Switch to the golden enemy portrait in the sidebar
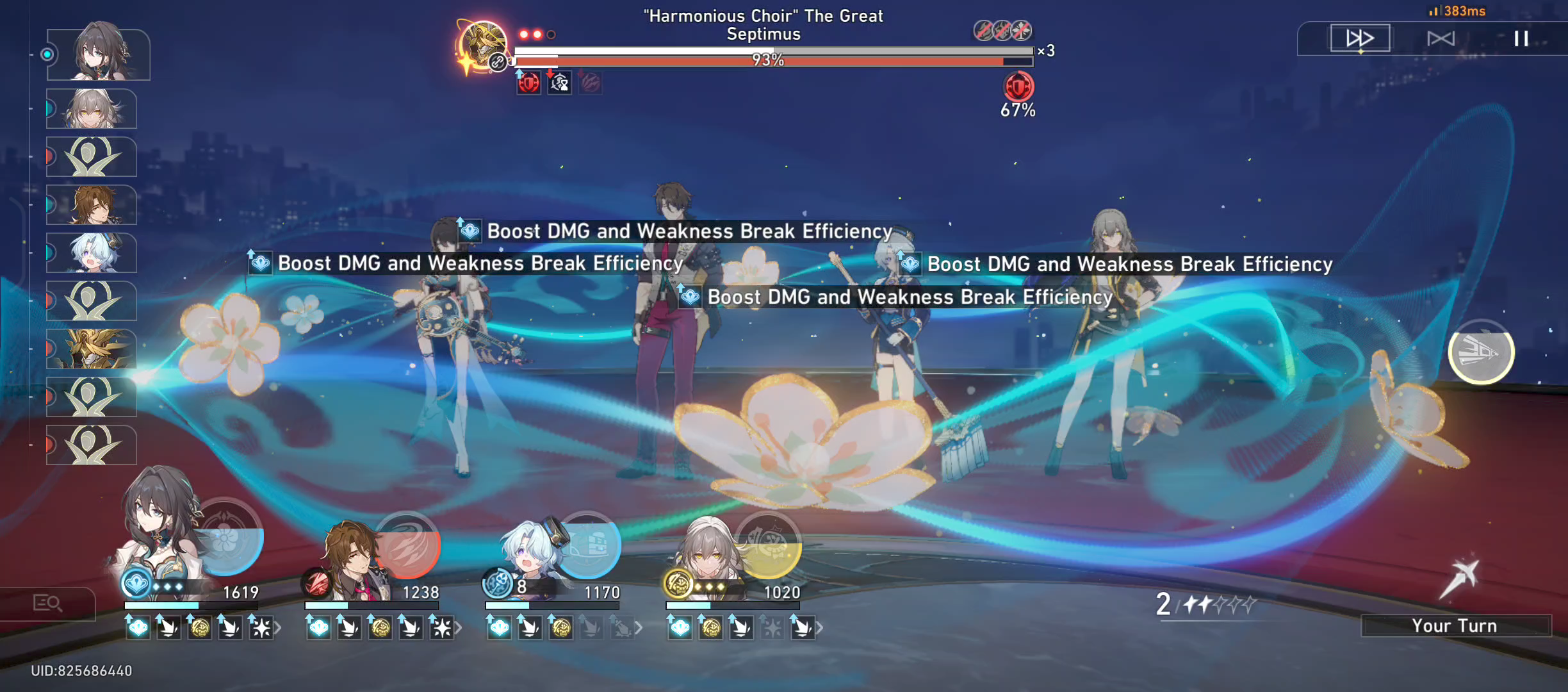This screenshot has width=1568, height=692. 91,349
